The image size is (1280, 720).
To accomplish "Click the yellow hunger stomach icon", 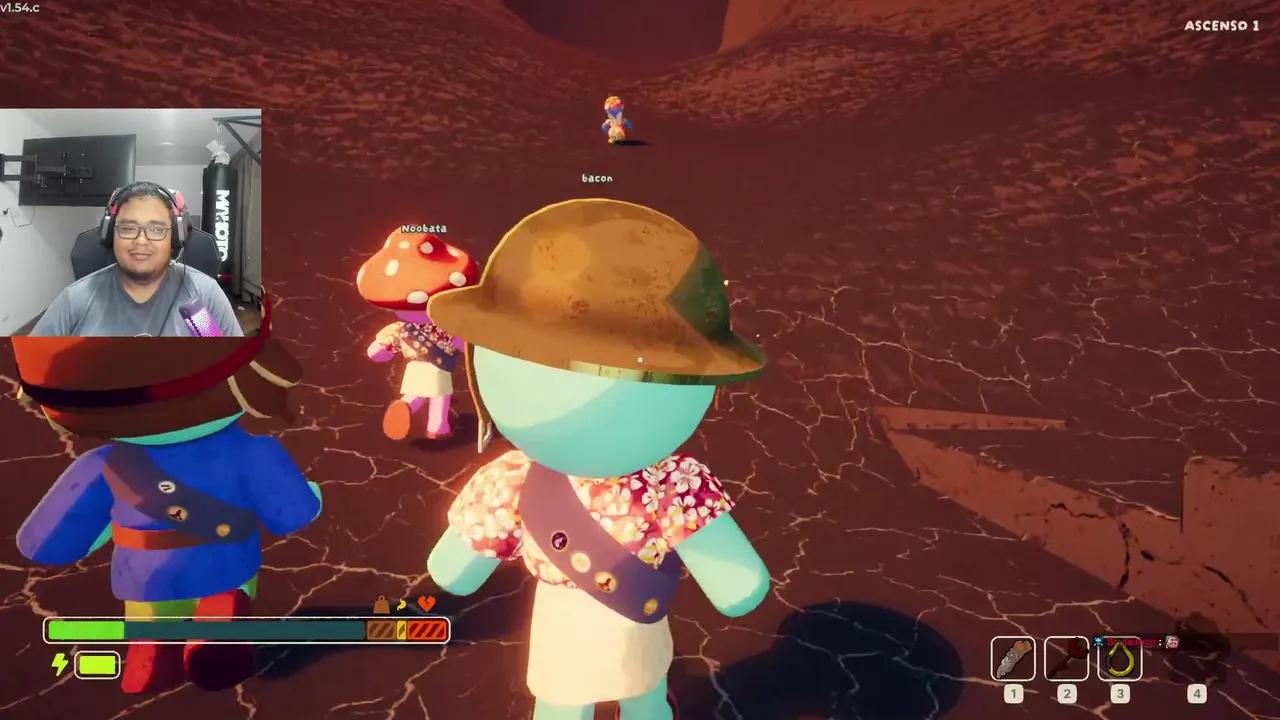I will click(402, 604).
